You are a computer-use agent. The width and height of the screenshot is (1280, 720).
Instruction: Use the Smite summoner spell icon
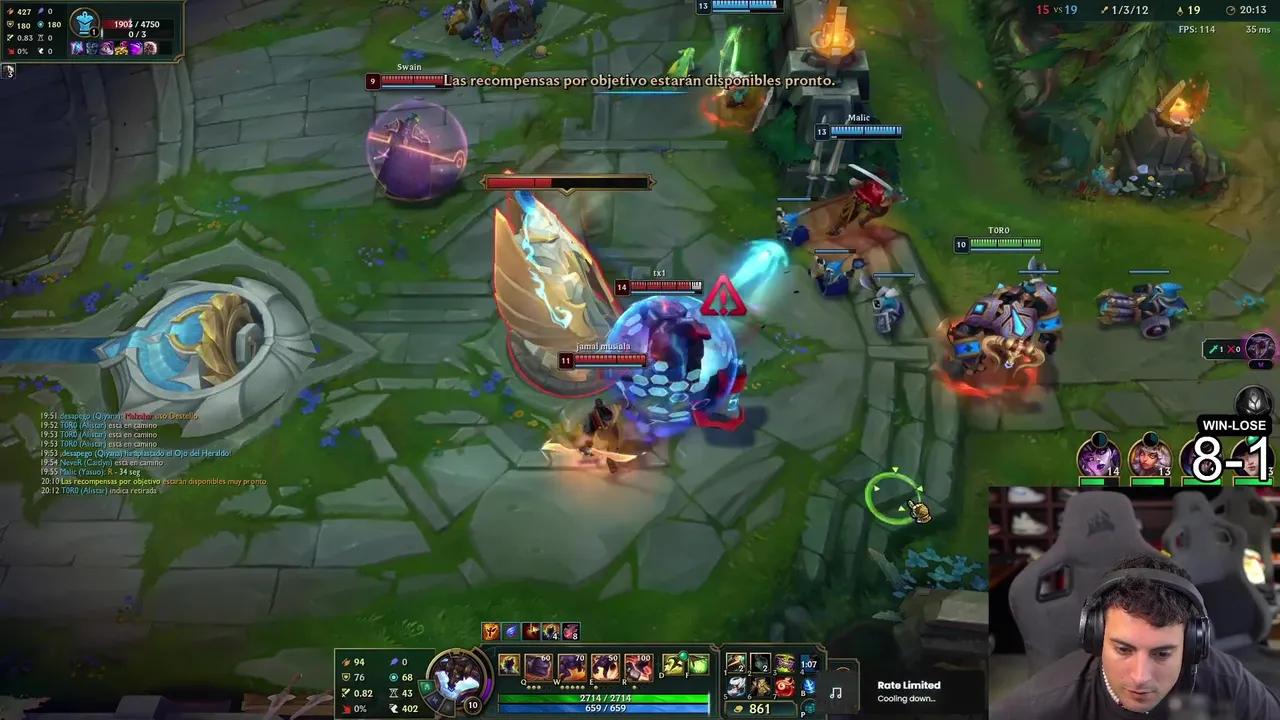point(697,662)
